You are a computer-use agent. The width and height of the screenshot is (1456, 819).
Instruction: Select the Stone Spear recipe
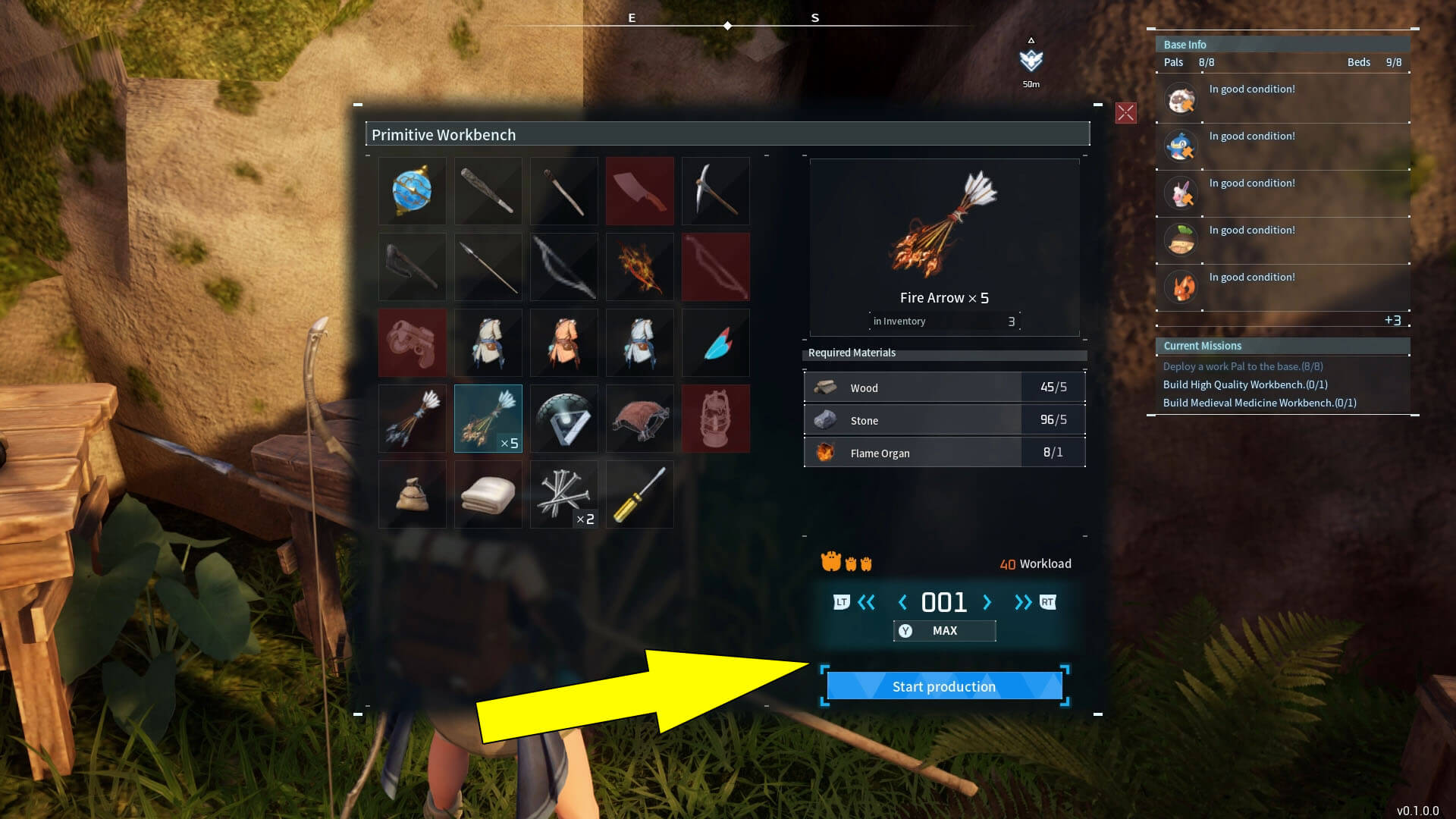tap(488, 266)
